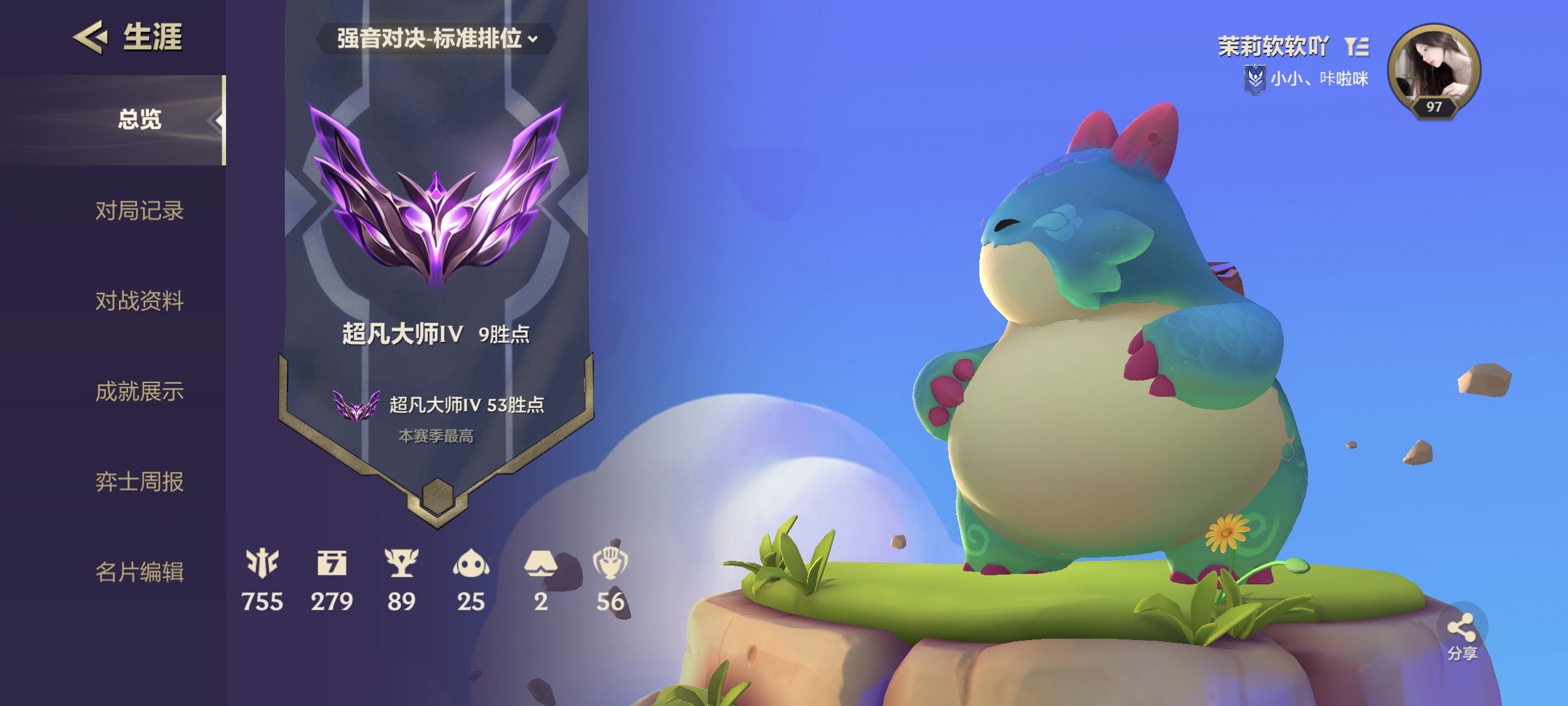Image resolution: width=1568 pixels, height=706 pixels.
Task: Open the 对局记录 match history tab
Action: [x=139, y=211]
